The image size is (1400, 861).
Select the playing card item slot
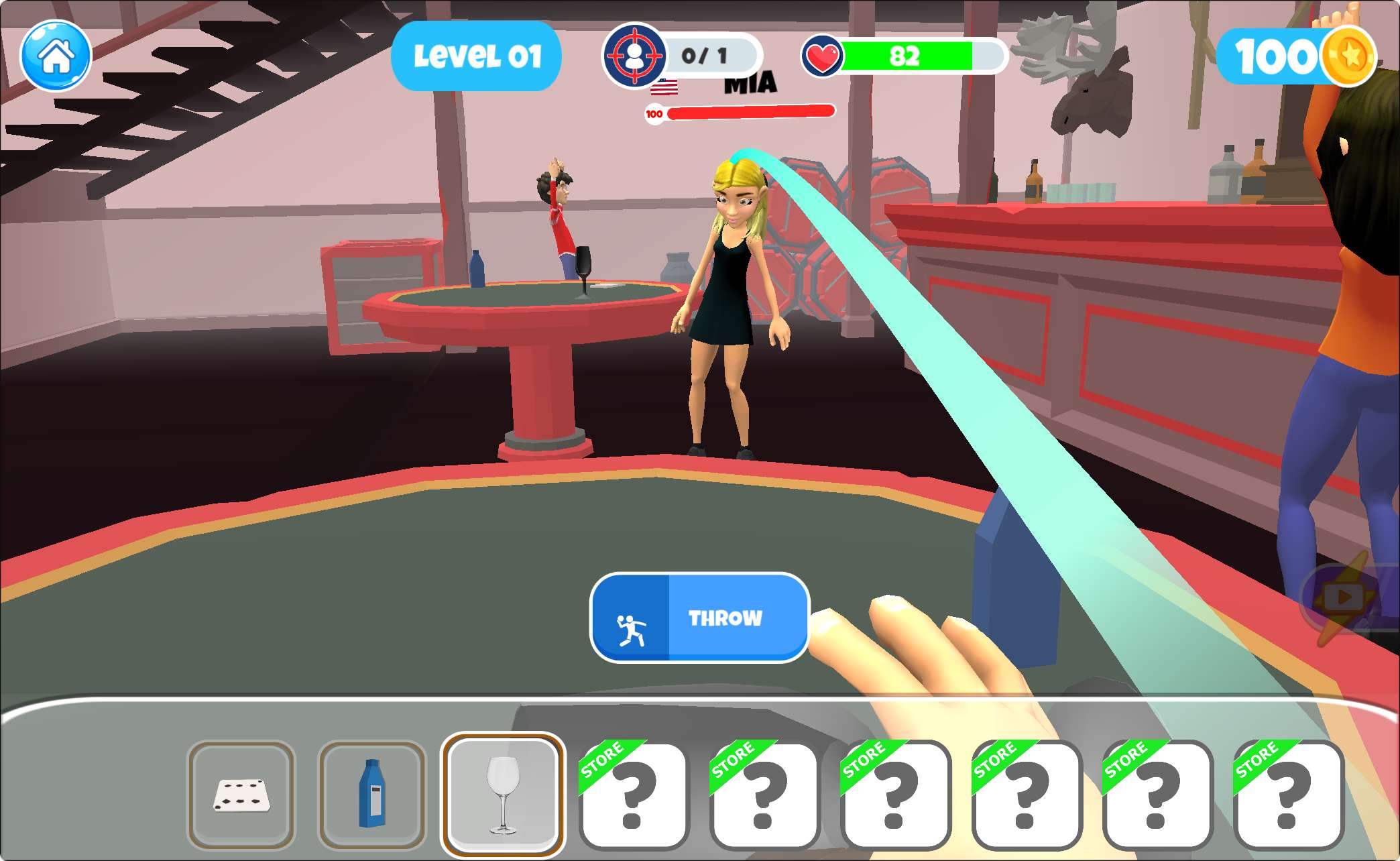[x=241, y=795]
